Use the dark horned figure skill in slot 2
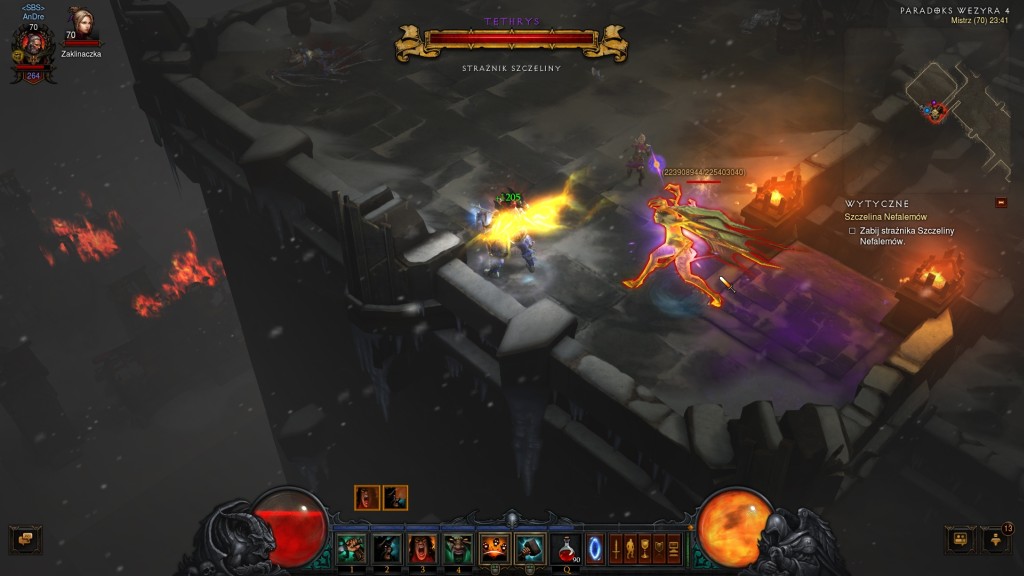1024x576 pixels. coord(387,547)
